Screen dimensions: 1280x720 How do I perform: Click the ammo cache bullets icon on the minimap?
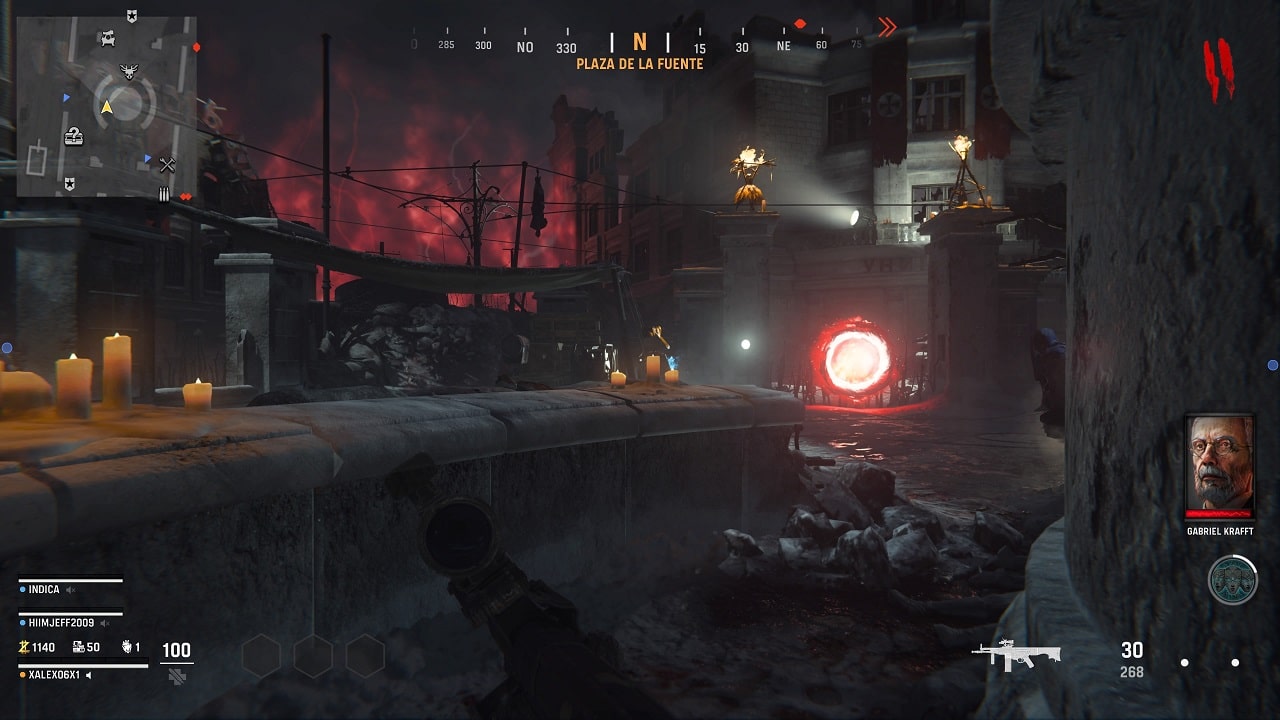click(x=164, y=193)
